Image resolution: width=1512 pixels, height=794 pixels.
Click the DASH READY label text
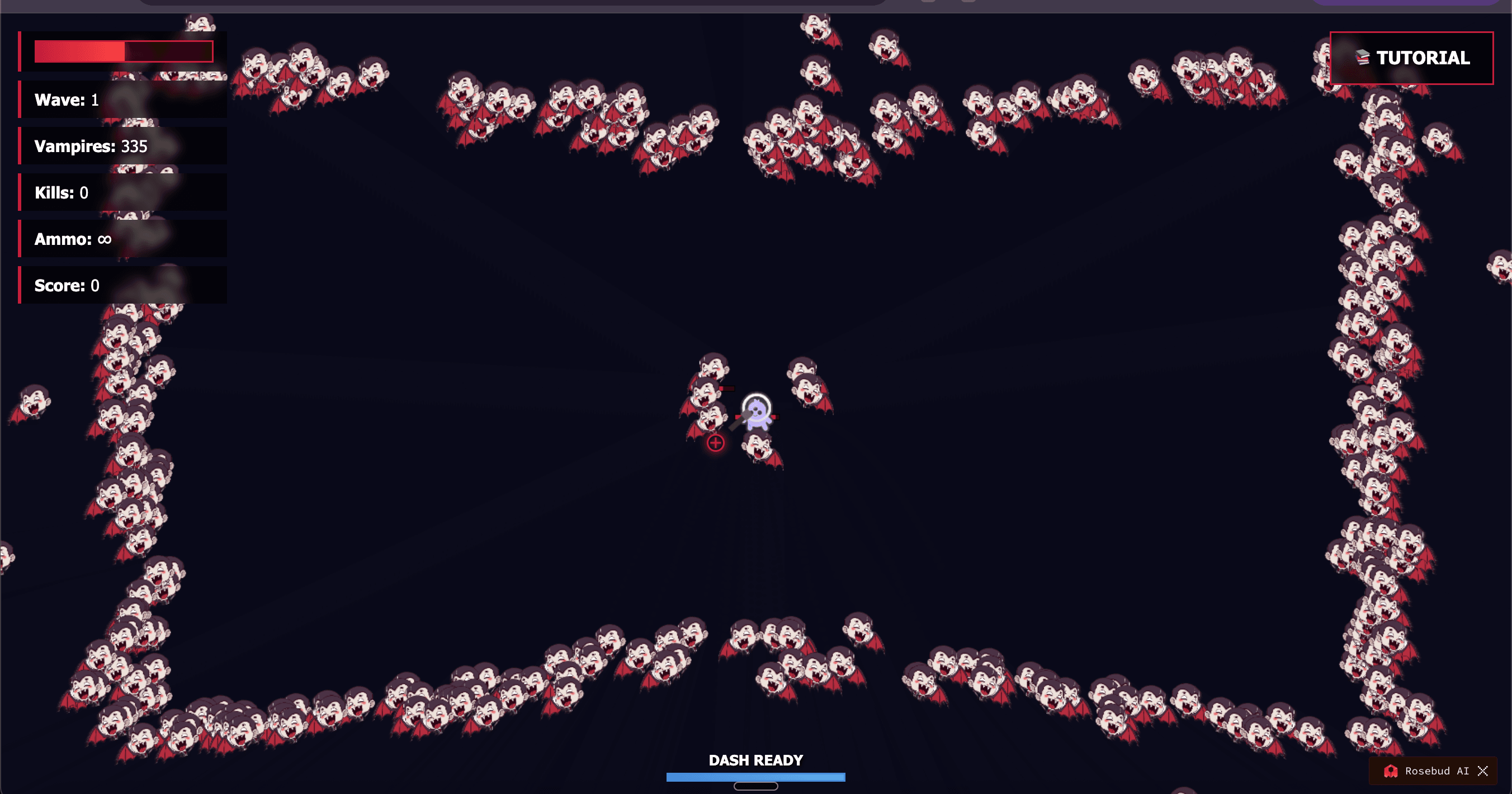(755, 760)
